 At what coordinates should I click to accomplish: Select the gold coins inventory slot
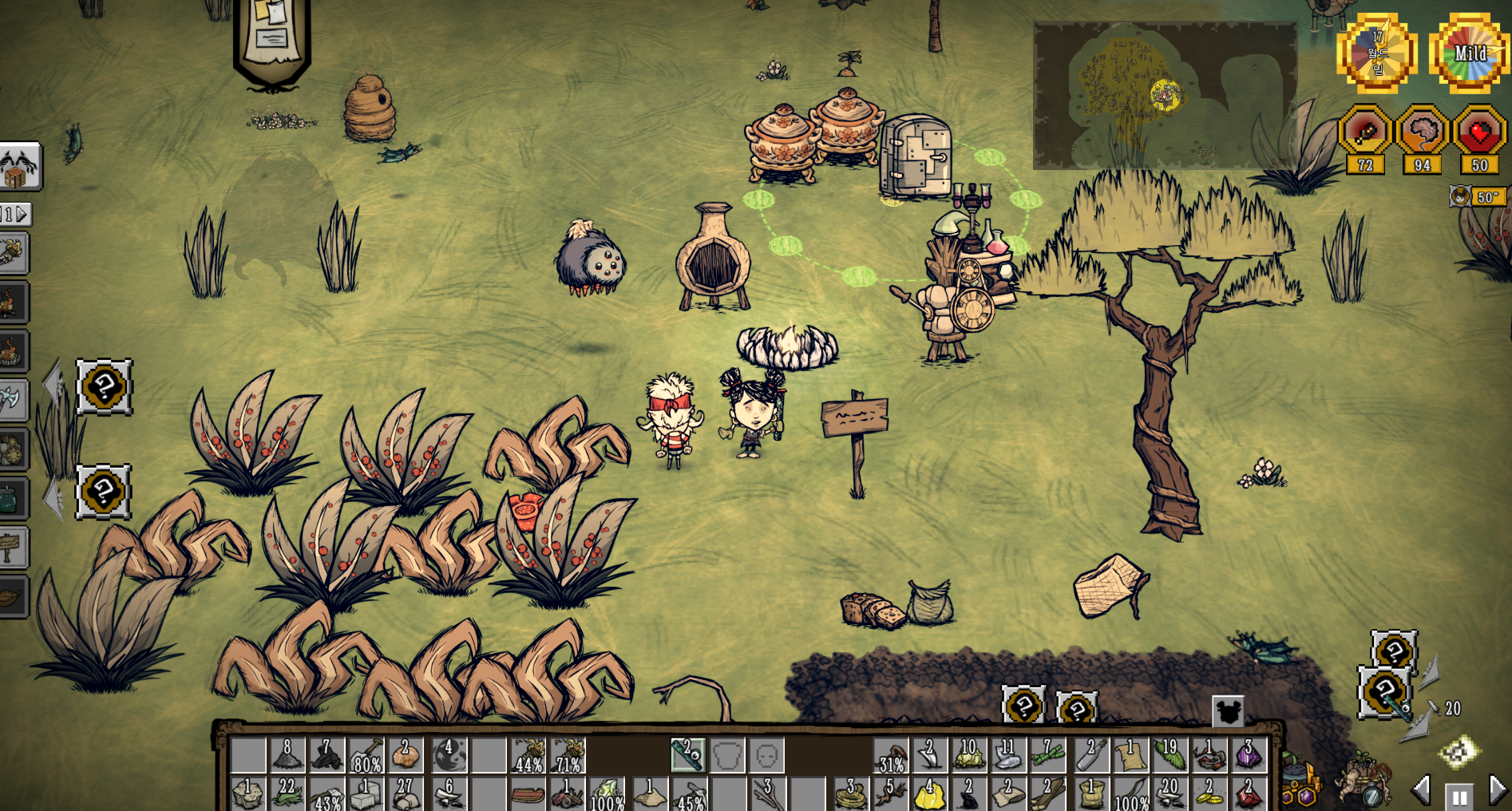point(1209,793)
